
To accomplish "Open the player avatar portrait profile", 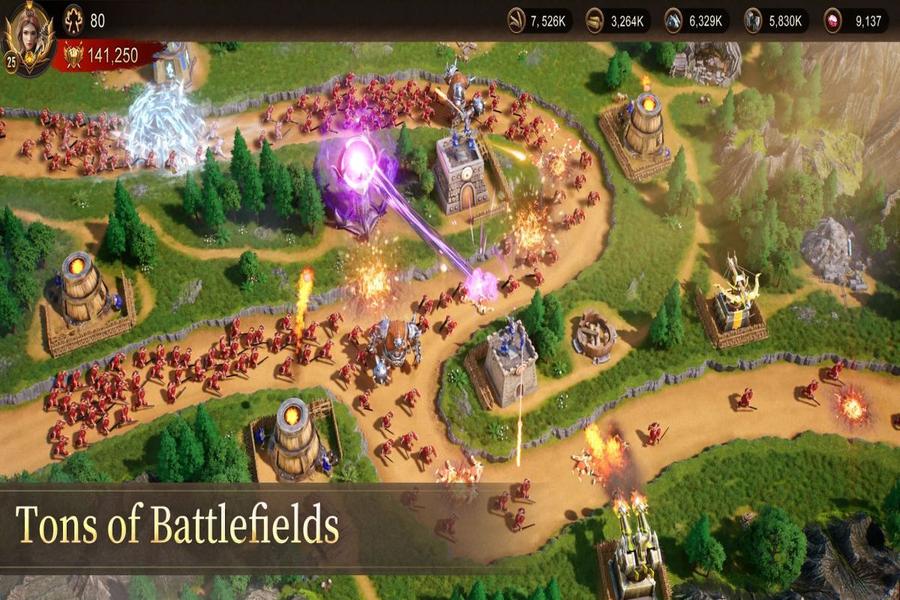I will coord(28,36).
